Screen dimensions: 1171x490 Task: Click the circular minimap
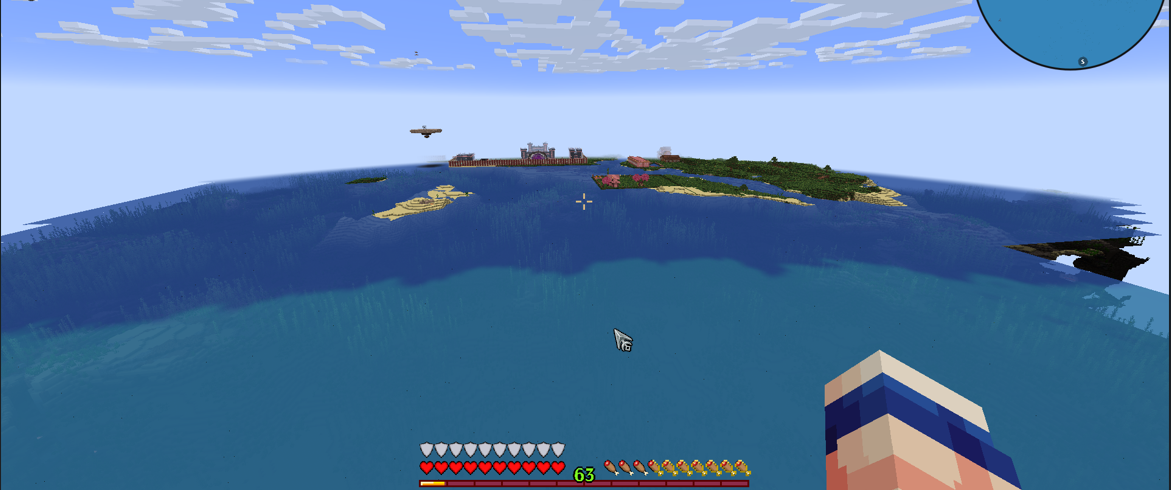(1072, 25)
